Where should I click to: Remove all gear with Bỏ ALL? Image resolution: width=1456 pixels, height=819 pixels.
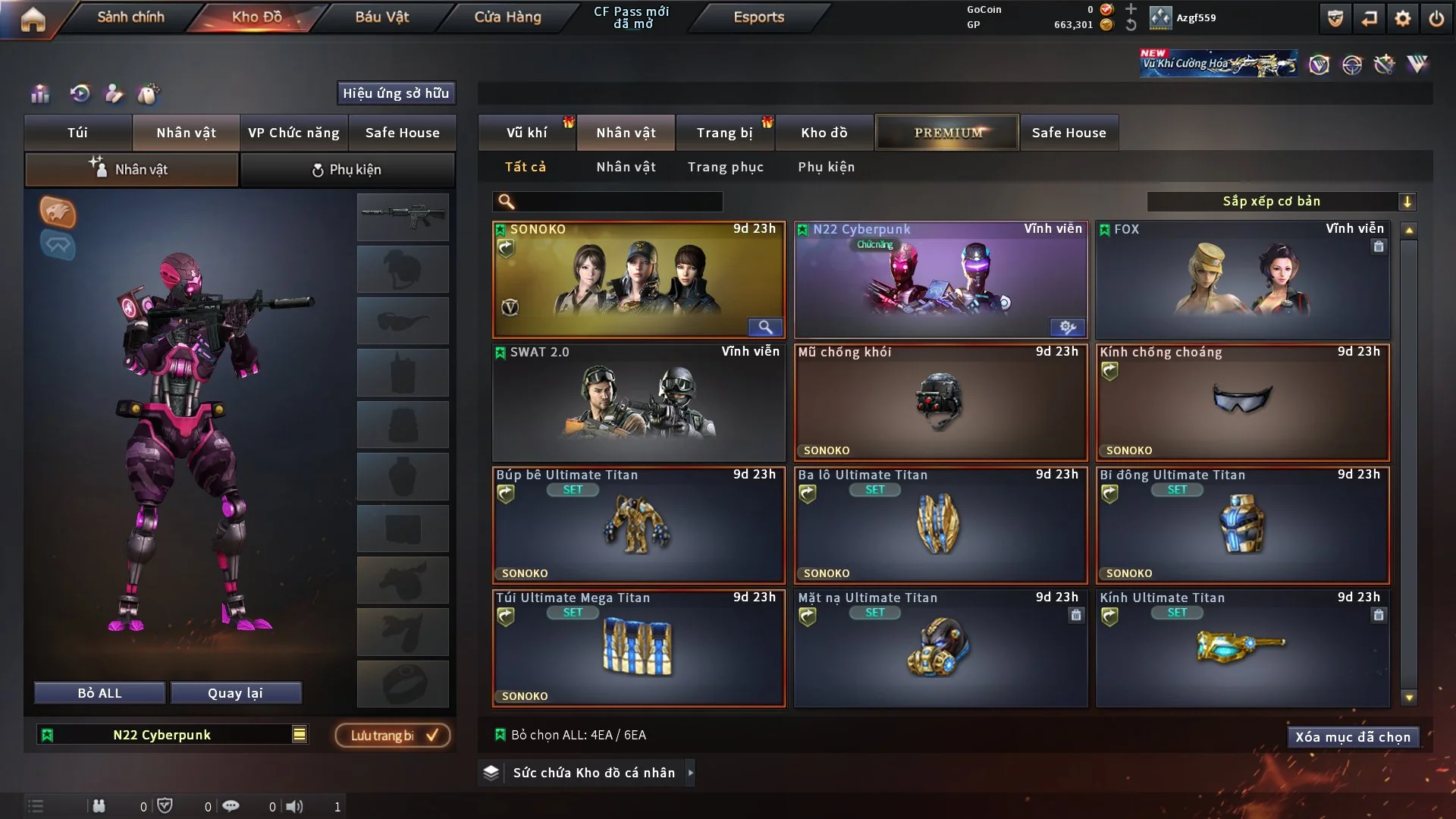[99, 693]
